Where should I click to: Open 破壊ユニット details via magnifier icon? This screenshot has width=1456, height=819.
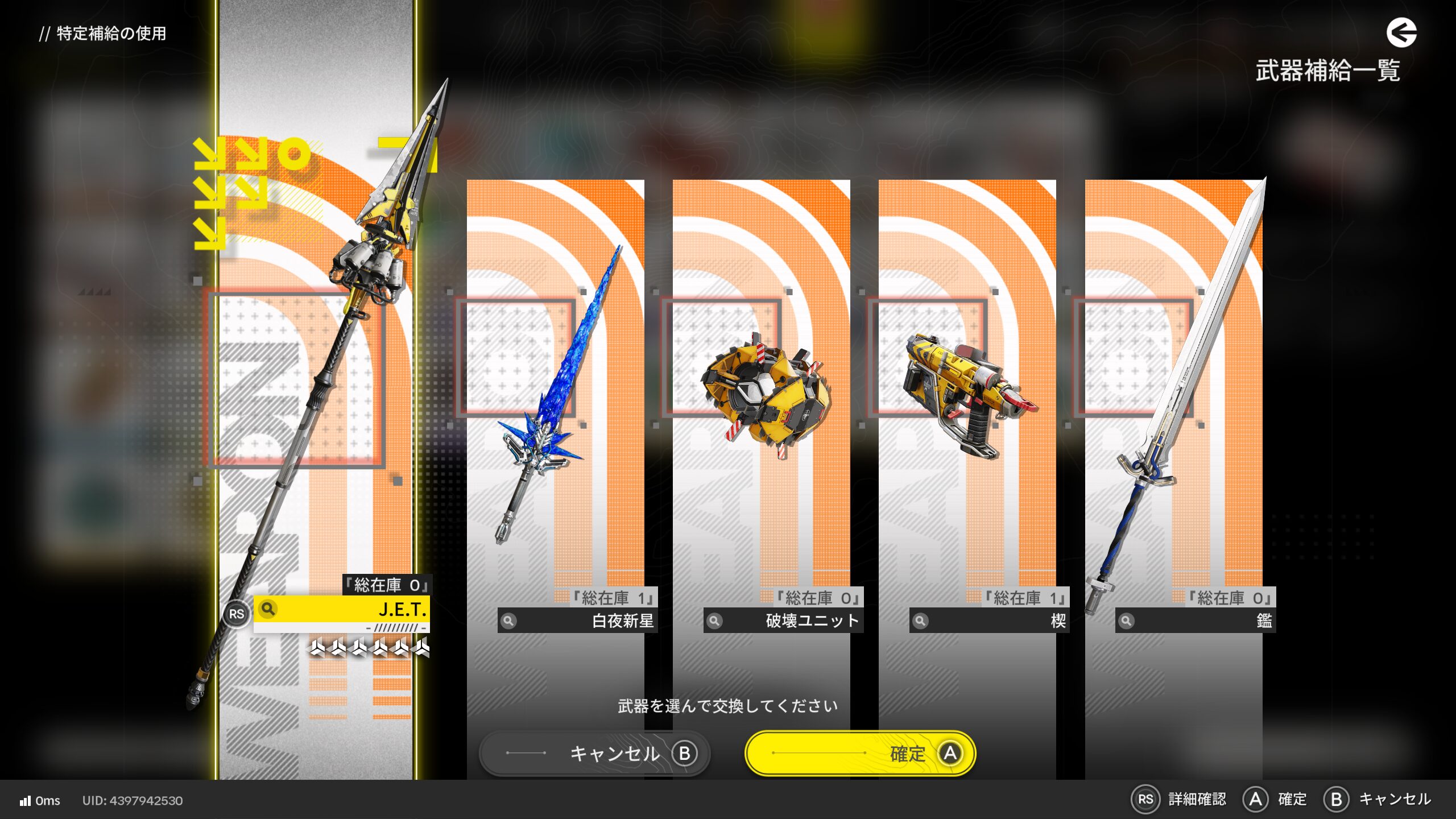(715, 621)
